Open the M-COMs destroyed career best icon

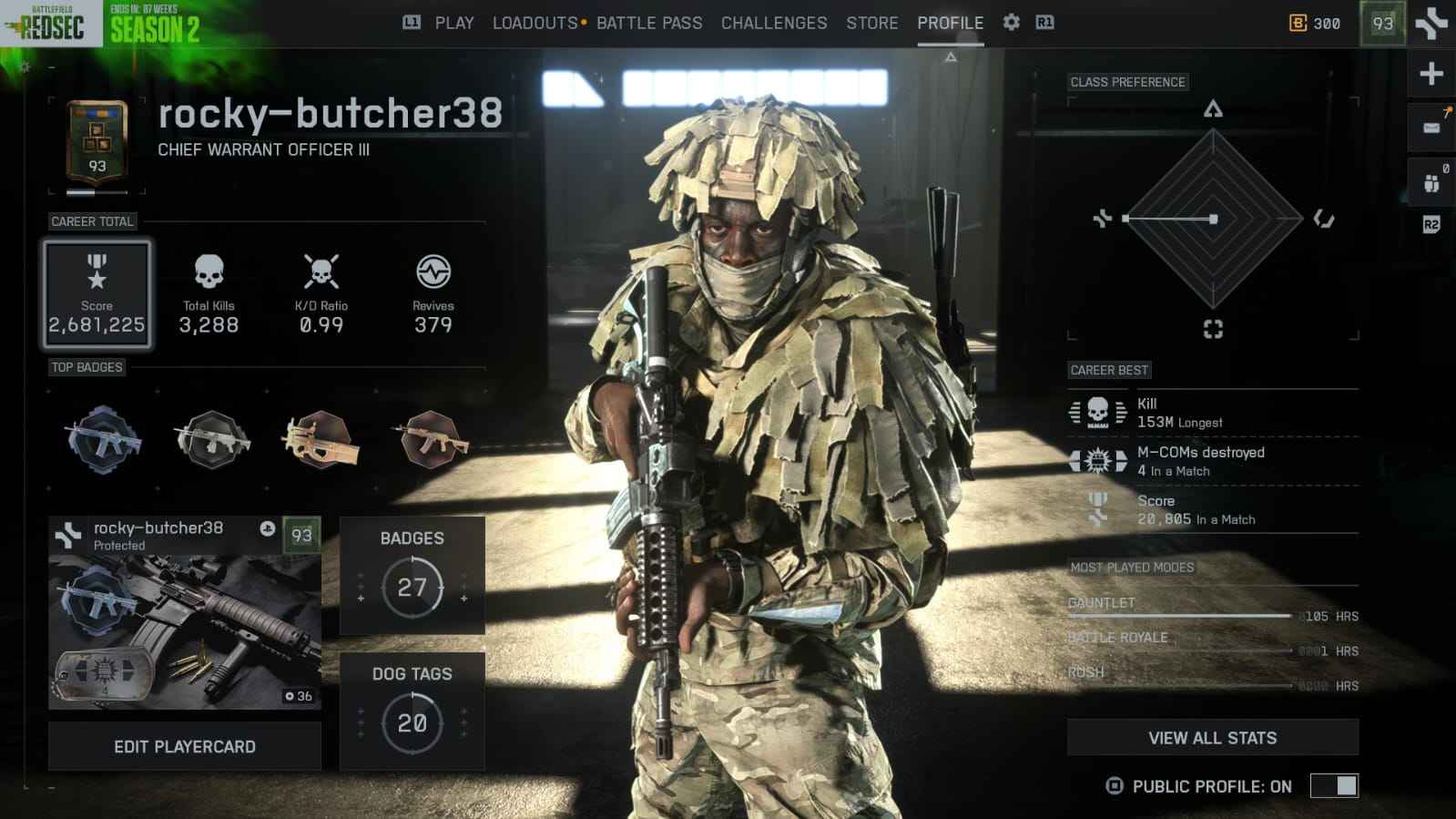(x=1096, y=459)
